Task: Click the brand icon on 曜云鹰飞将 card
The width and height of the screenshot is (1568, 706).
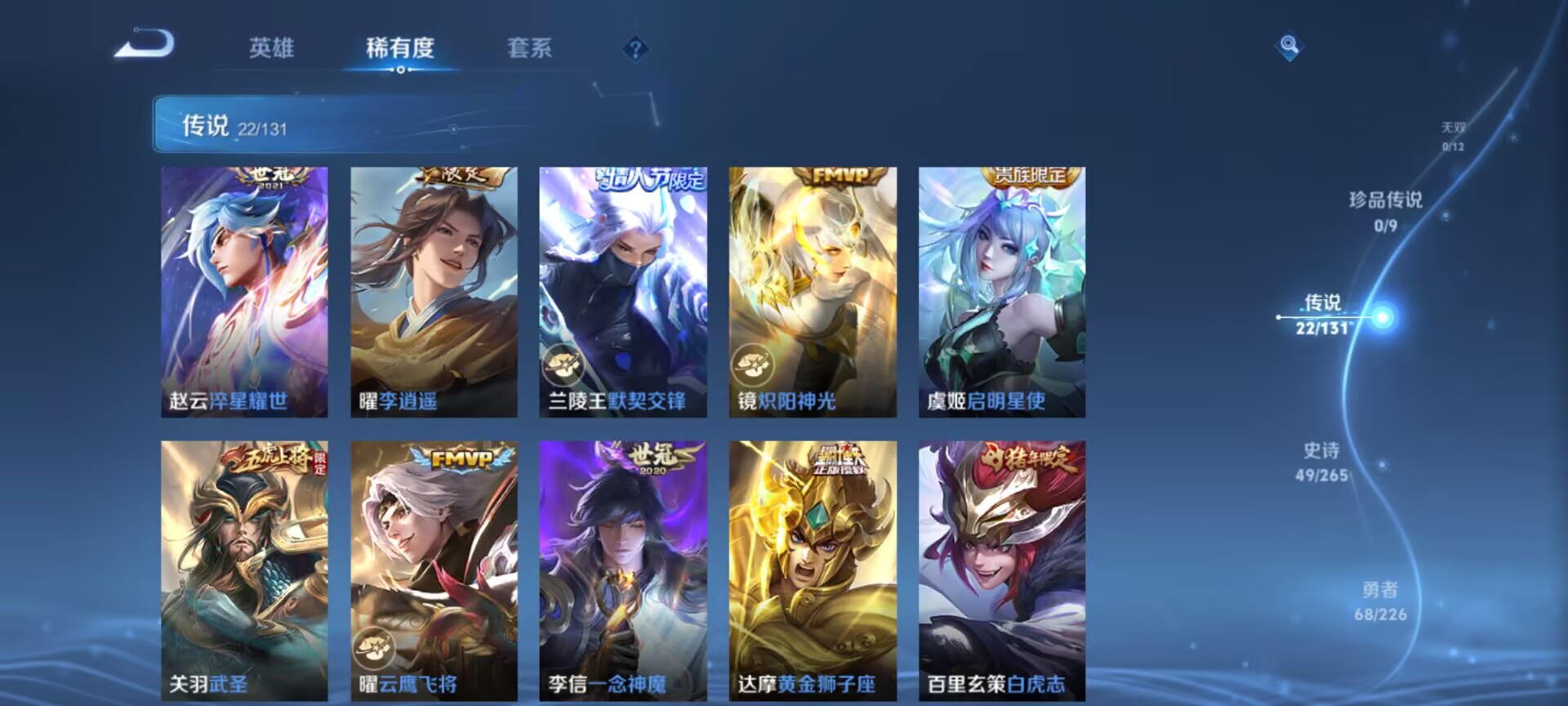Action: pyautogui.click(x=374, y=646)
